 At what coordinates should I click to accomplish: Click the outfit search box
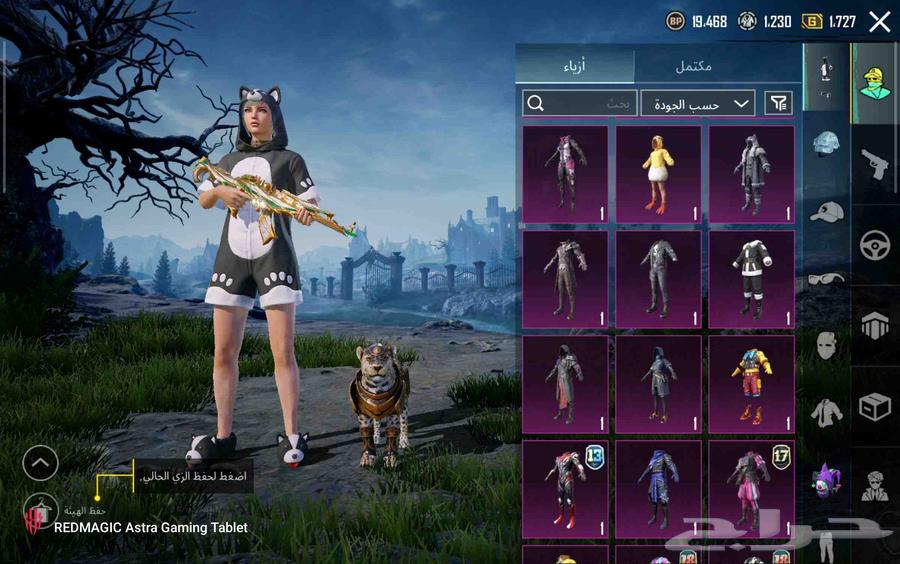click(579, 103)
